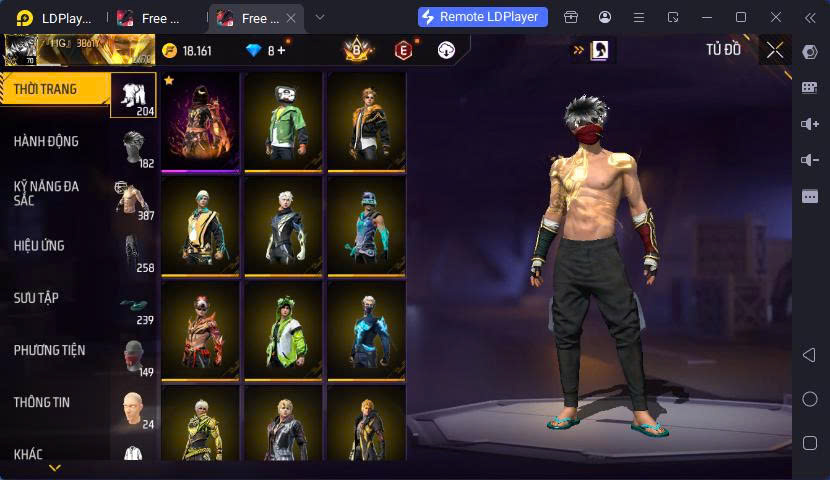Close the Tủ Đồ wardrobe screen
This screenshot has width=830, height=480.
coord(775,50)
